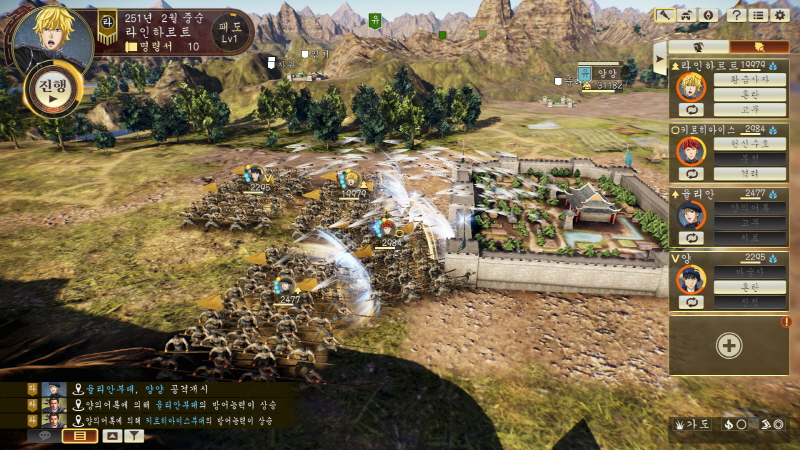The image size is (800, 450).
Task: Activate 키르히아이스's 헌신수호 tactic
Action: (748, 143)
